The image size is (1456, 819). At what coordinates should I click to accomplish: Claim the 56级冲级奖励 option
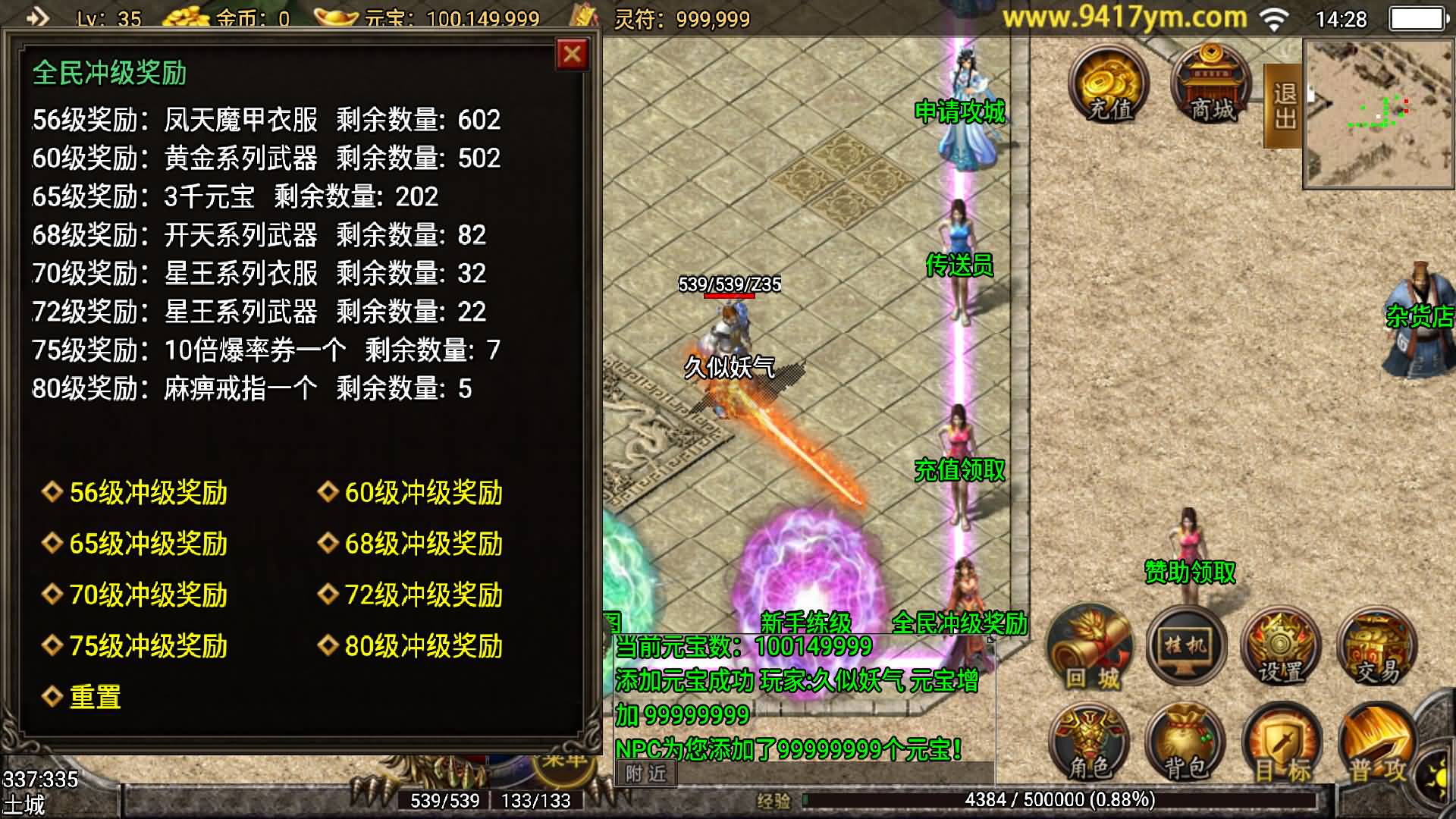click(x=148, y=493)
